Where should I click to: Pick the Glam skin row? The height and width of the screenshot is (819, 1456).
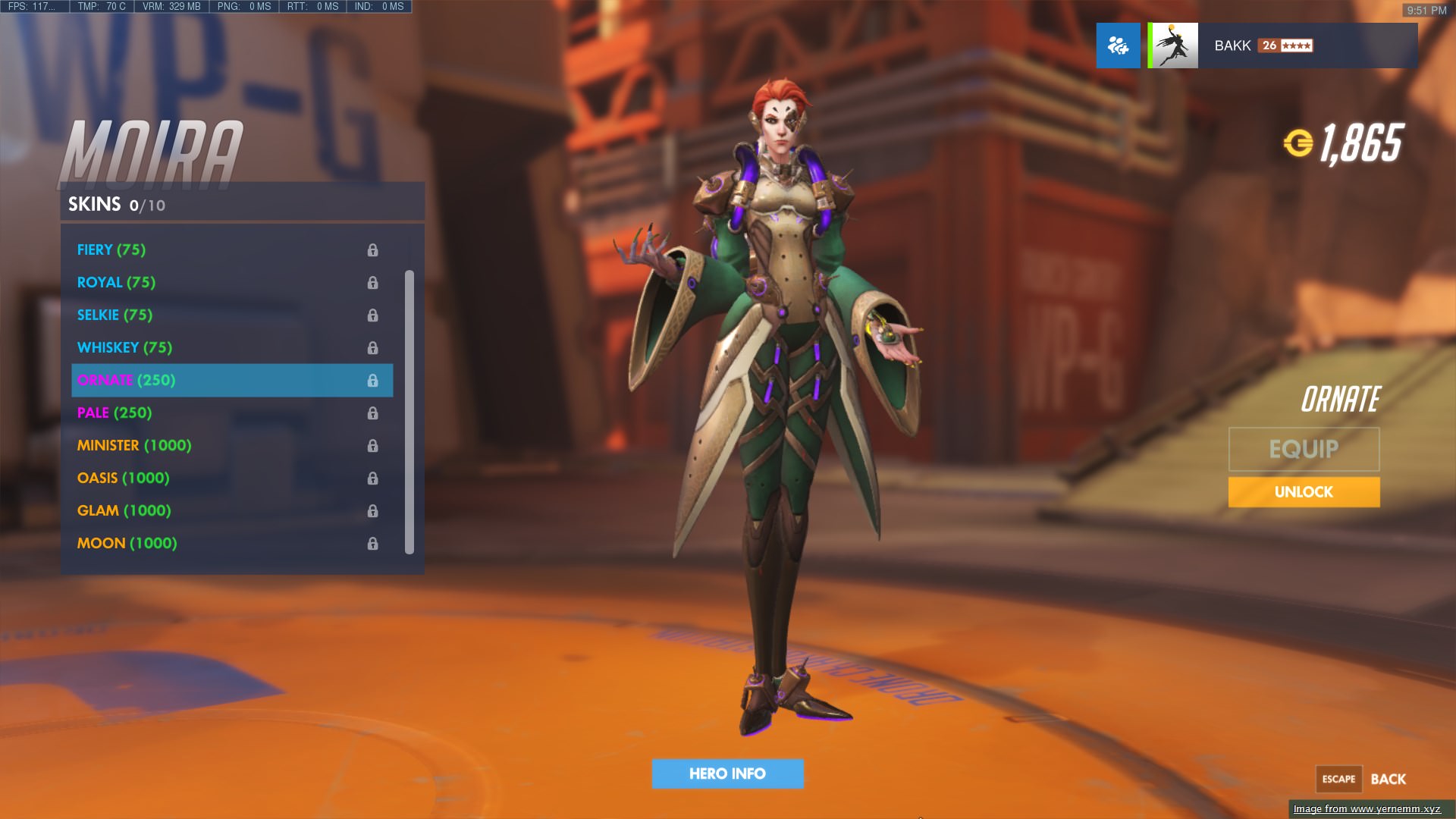click(124, 510)
